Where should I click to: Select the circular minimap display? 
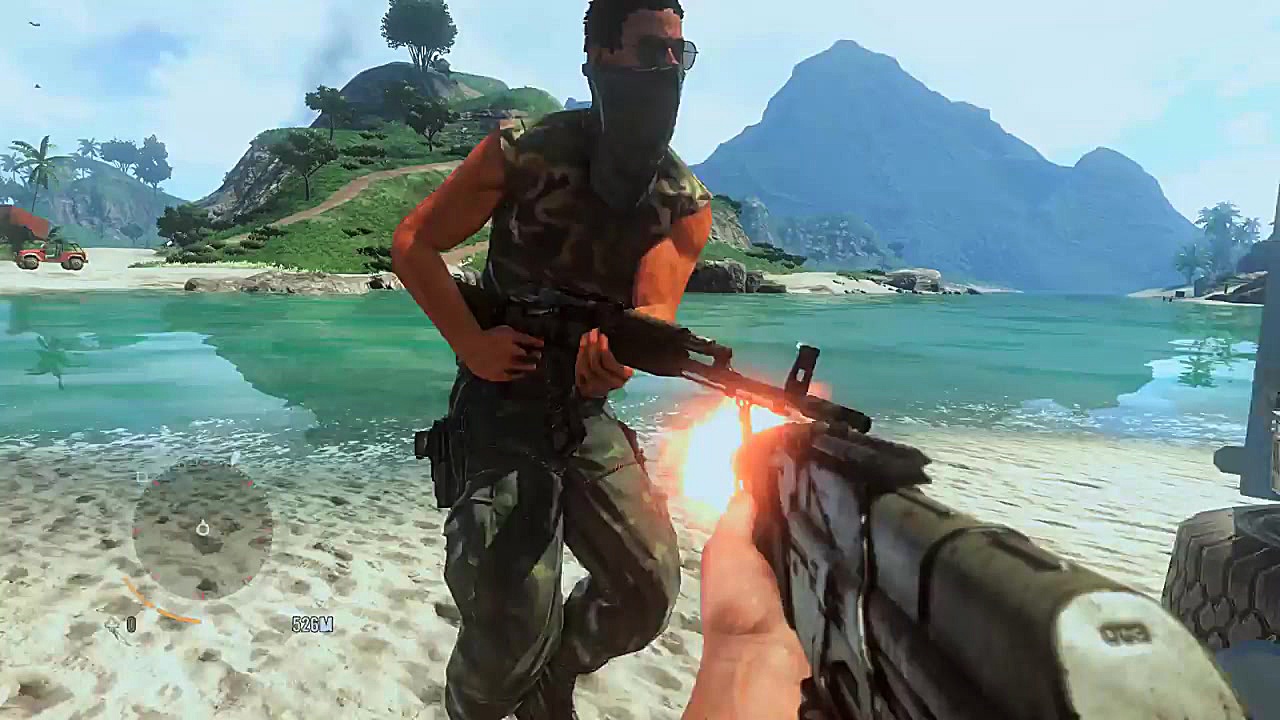205,530
